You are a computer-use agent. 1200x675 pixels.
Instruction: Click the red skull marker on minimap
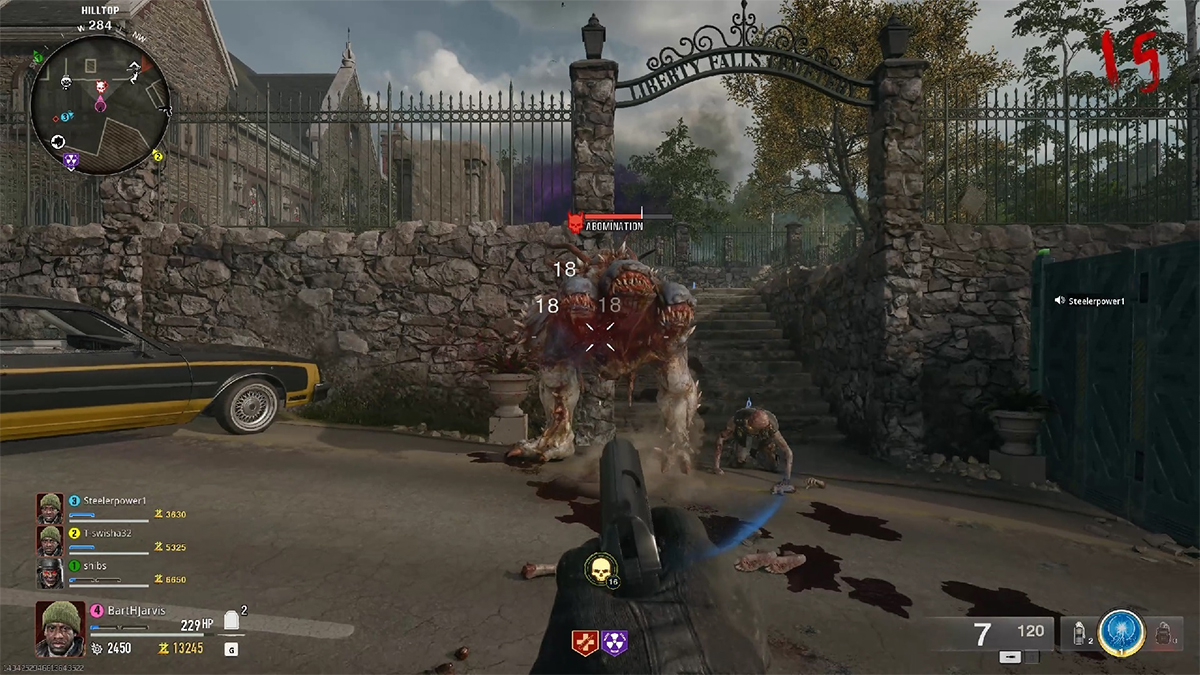[x=101, y=88]
